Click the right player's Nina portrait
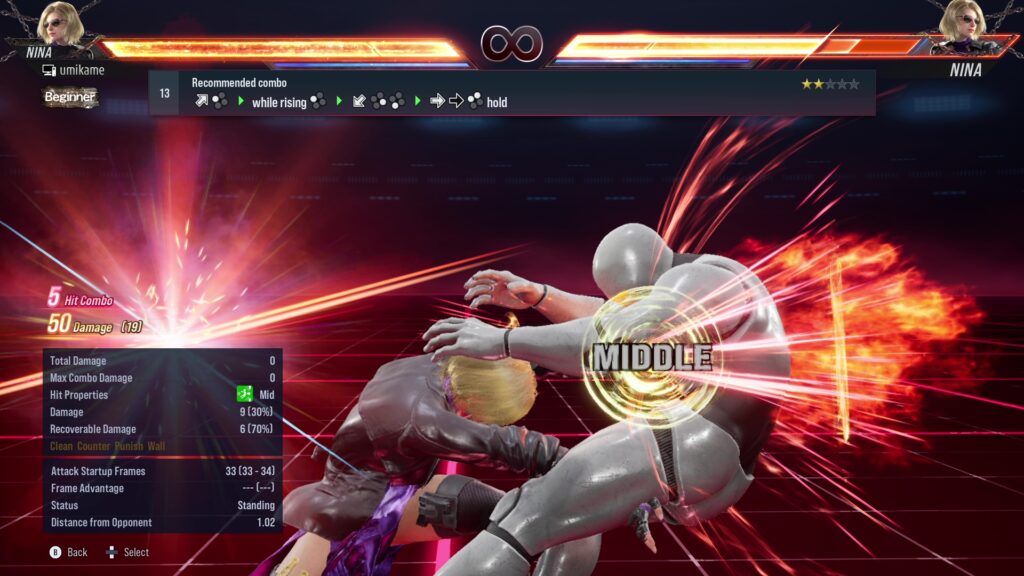The image size is (1024, 576). click(x=965, y=24)
